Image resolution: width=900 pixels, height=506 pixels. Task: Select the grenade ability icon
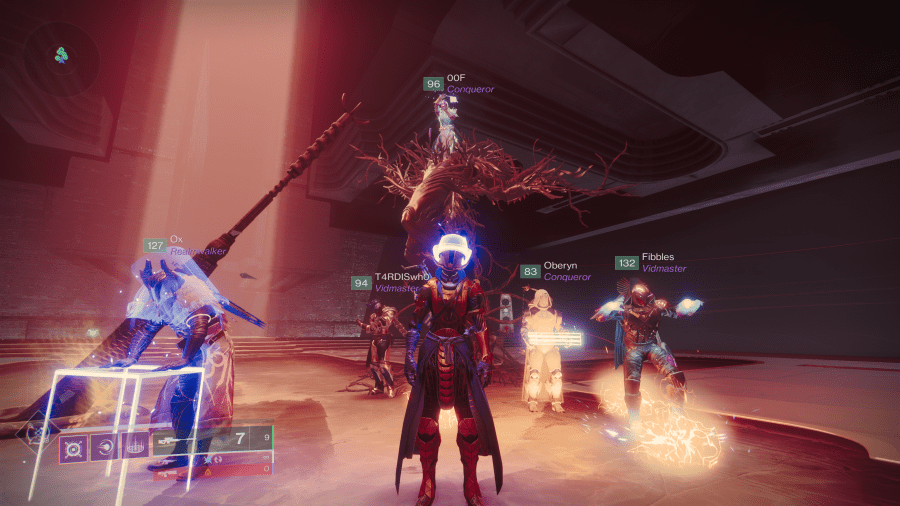(74, 446)
